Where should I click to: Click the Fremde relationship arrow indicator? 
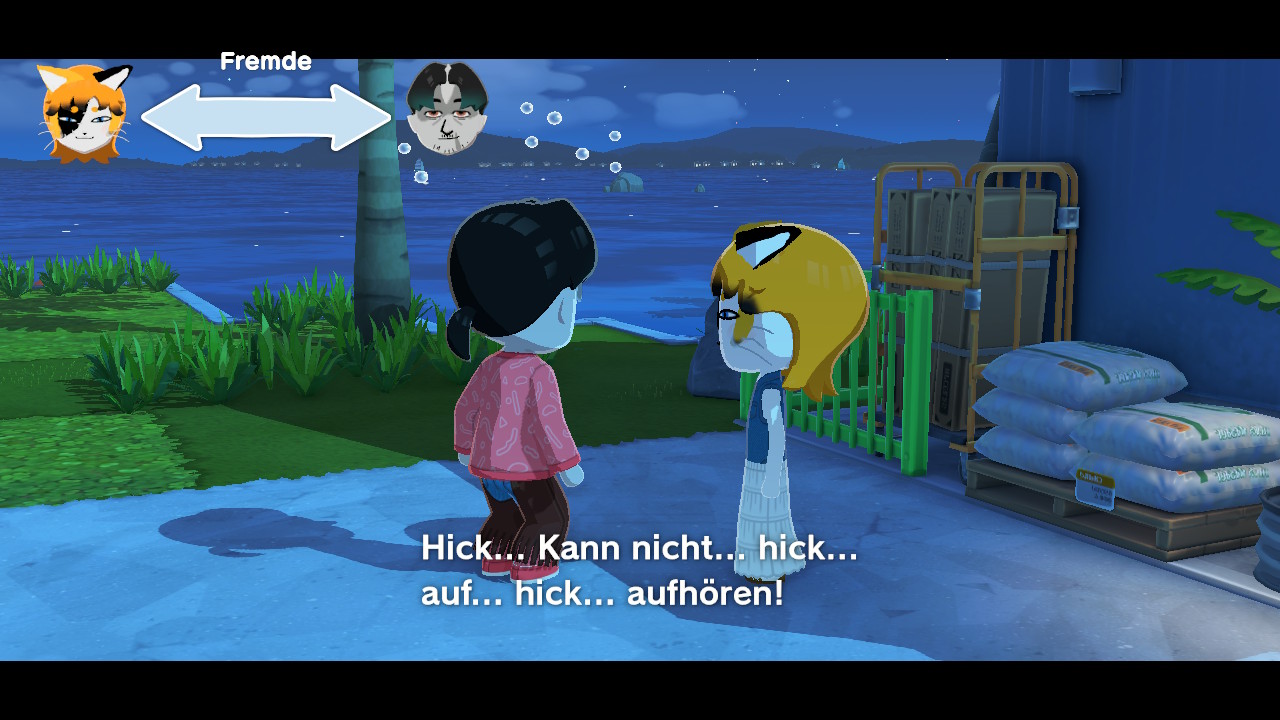266,117
